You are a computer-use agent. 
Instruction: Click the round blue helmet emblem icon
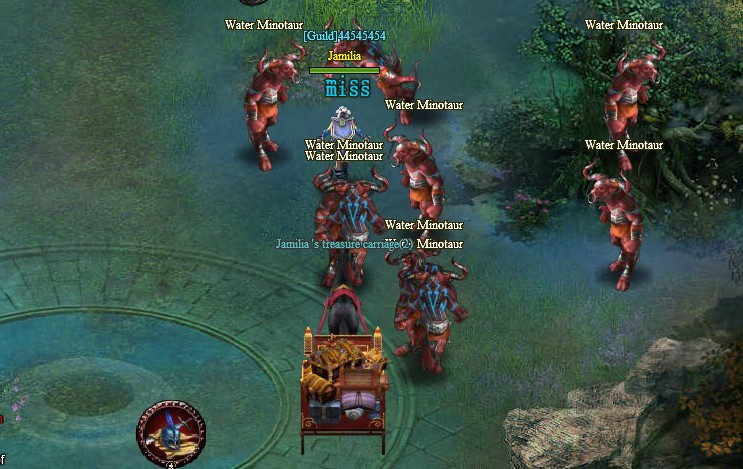[170, 434]
